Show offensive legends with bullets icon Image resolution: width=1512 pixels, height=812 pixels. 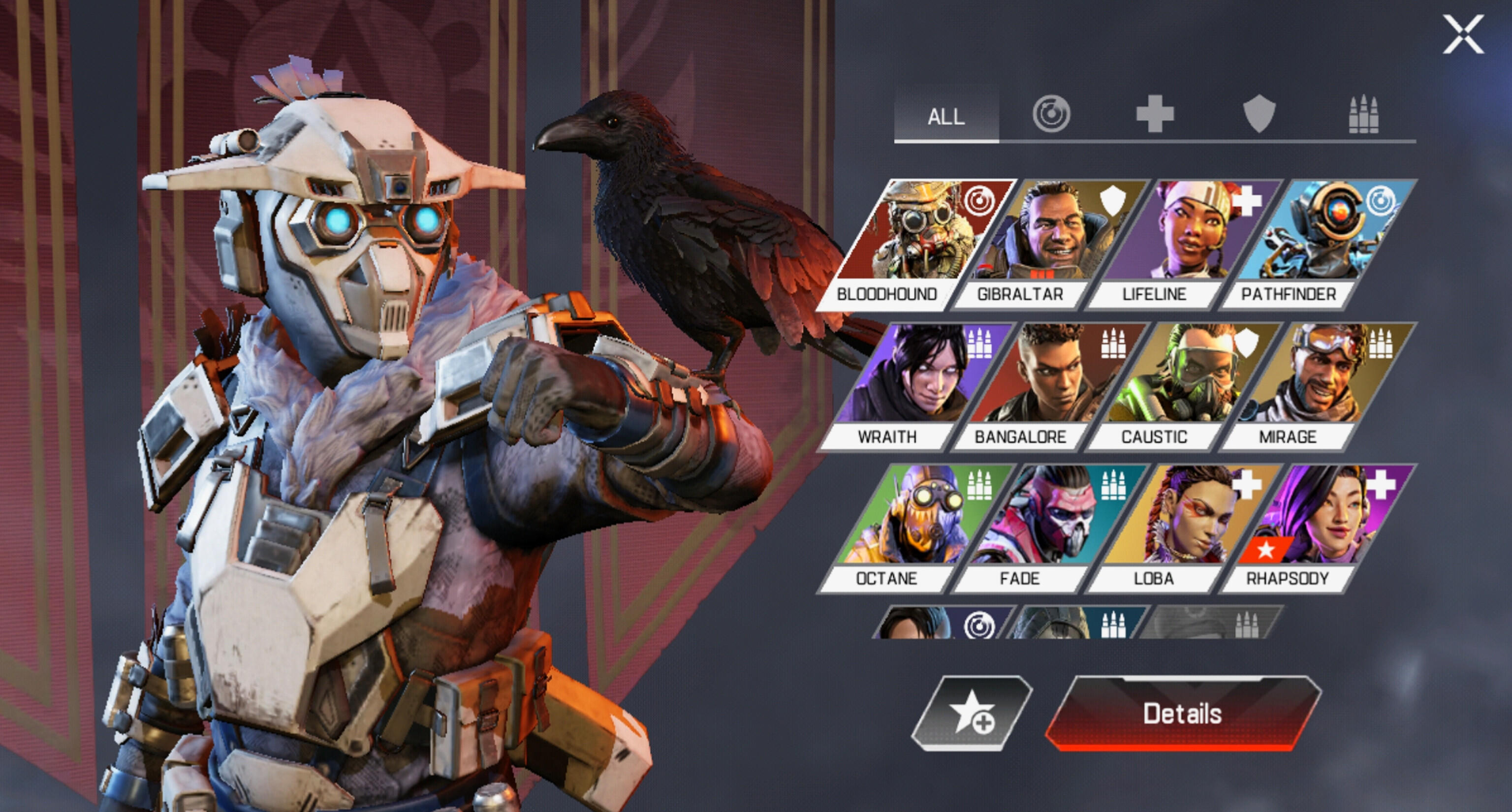click(1363, 114)
